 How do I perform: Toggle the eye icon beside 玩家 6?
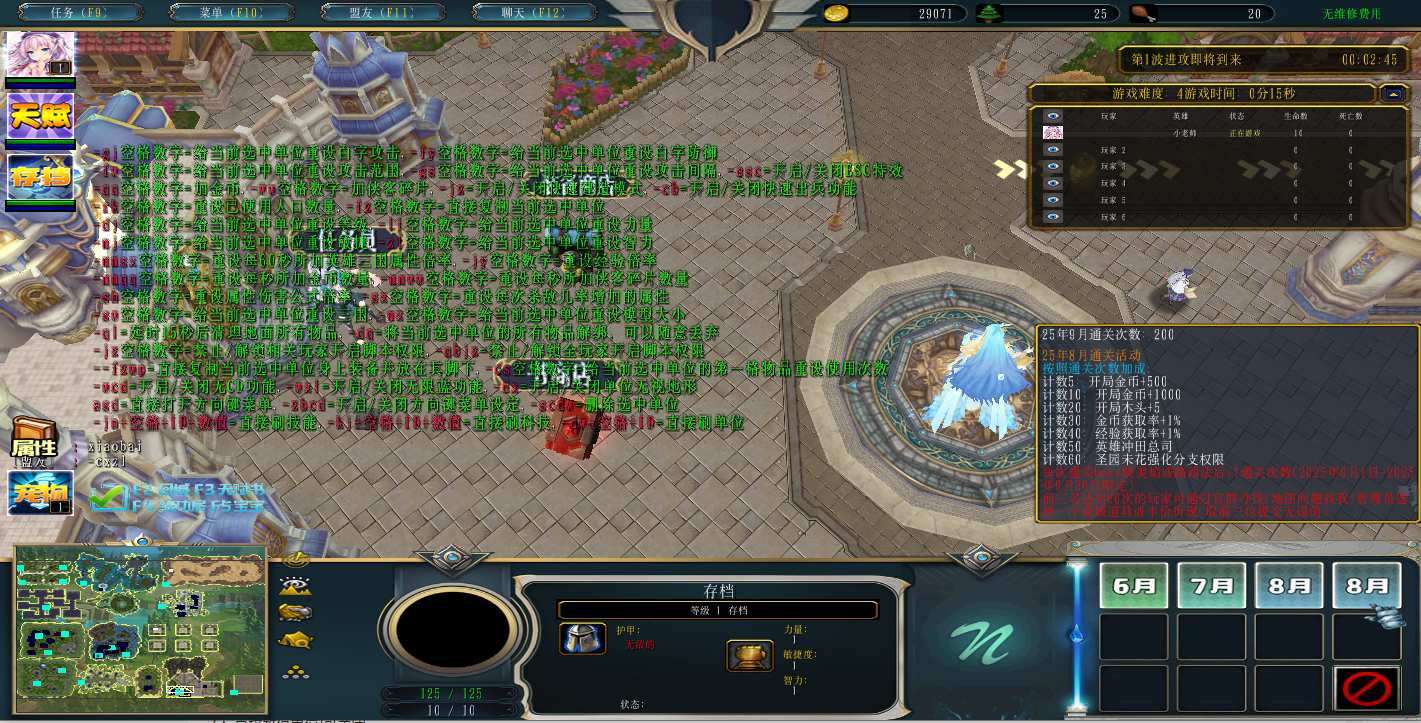point(1052,216)
